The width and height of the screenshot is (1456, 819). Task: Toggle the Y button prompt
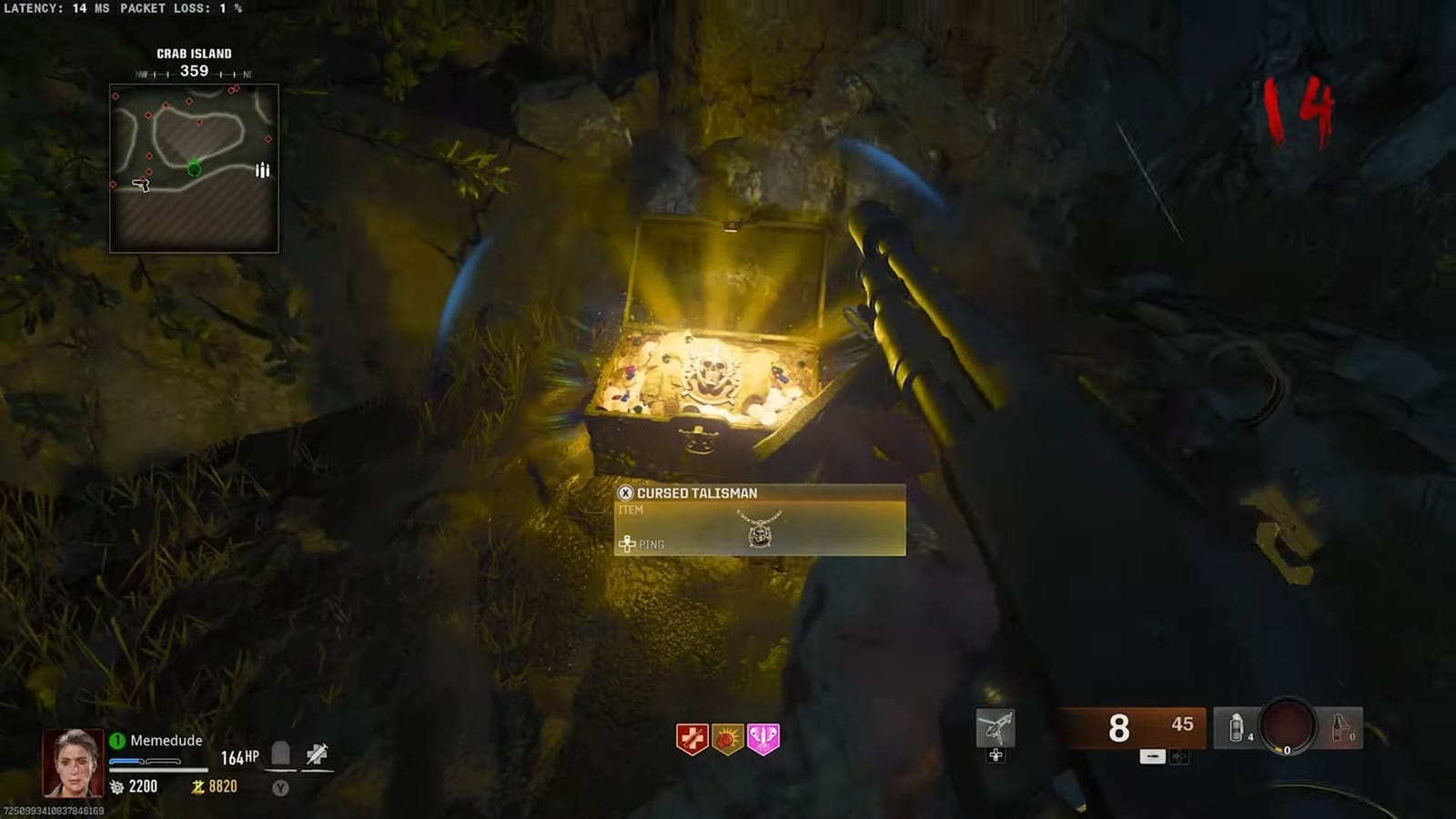[280, 789]
